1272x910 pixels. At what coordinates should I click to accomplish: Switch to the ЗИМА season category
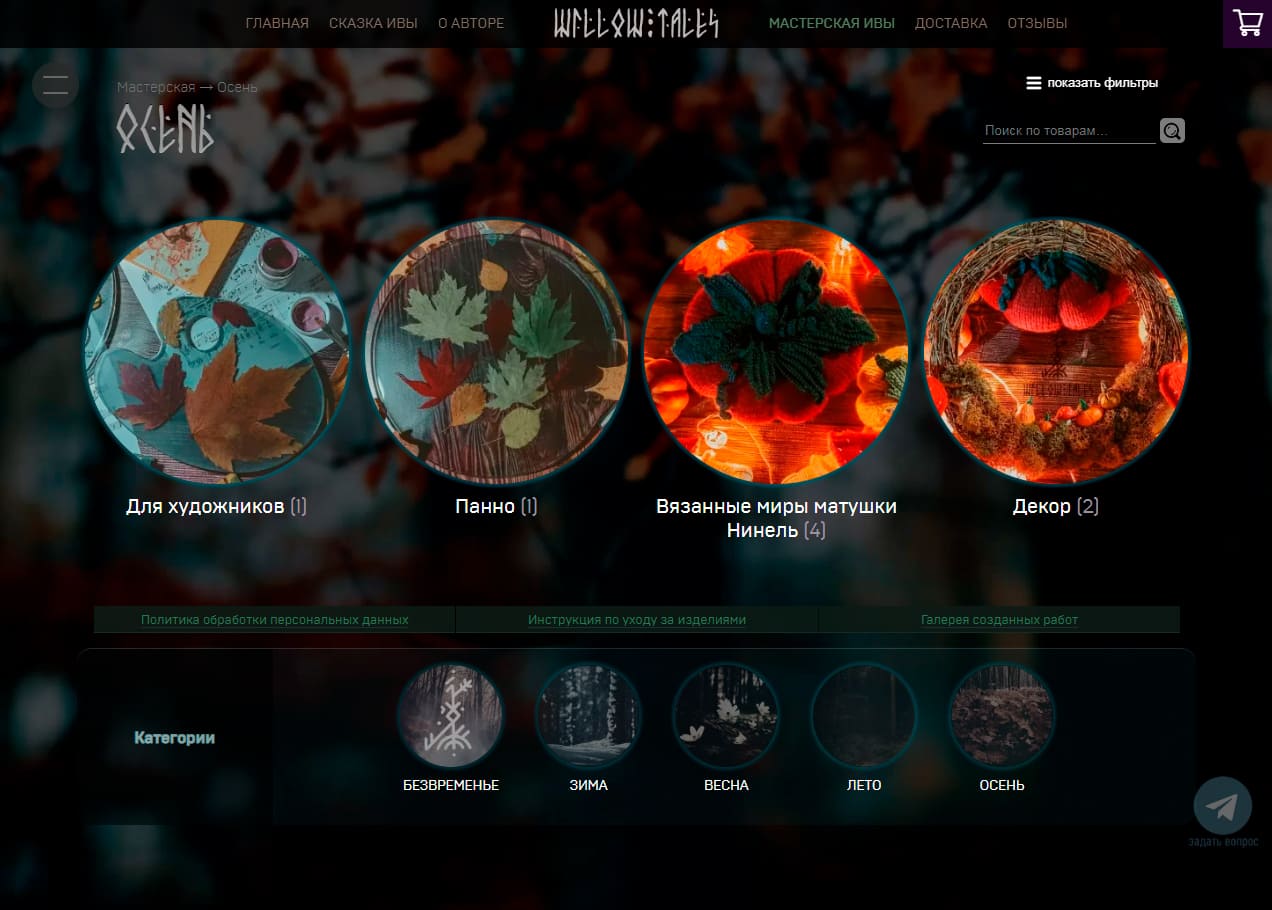pos(588,716)
